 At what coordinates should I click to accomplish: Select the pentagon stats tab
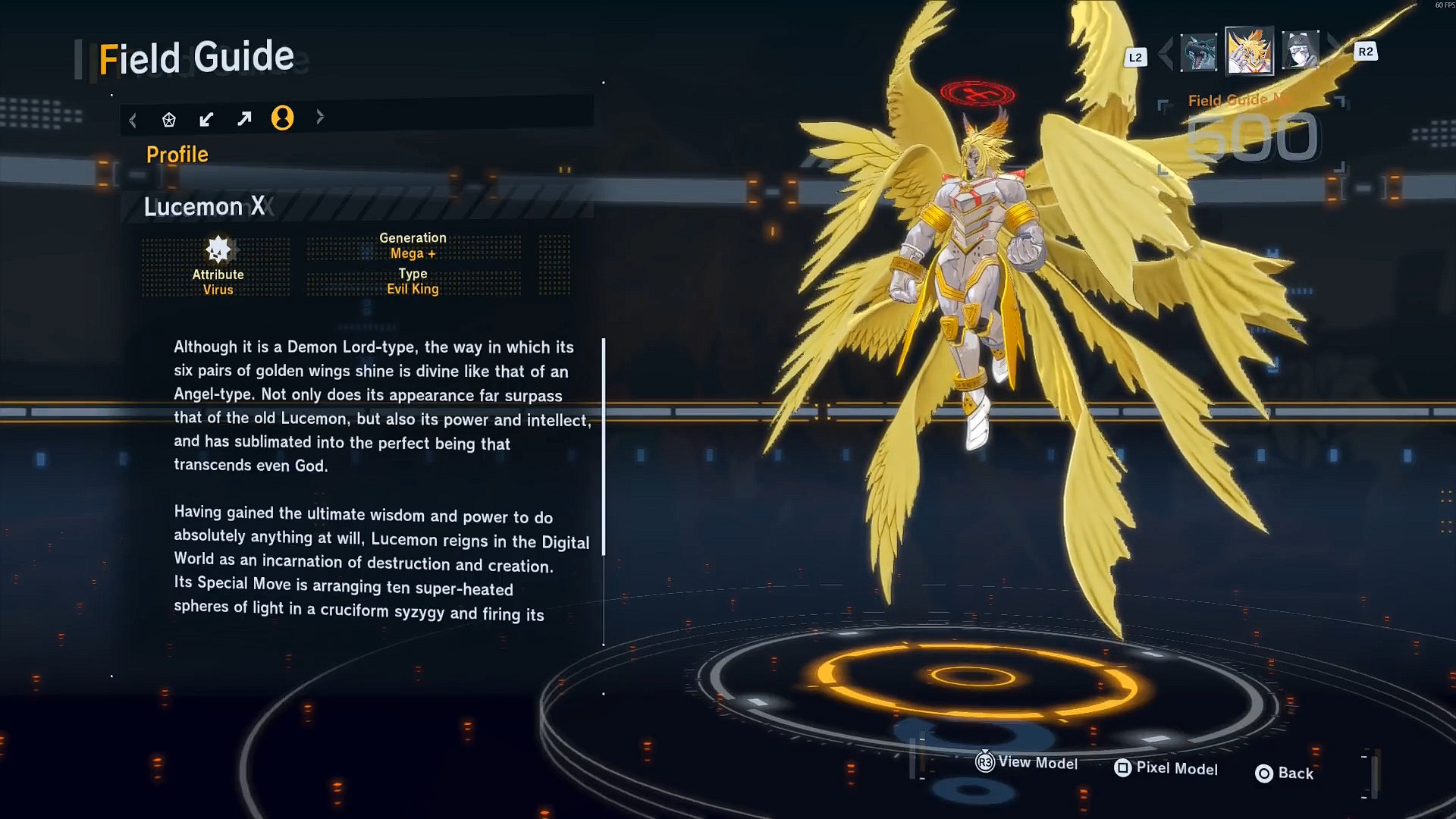[x=169, y=119]
